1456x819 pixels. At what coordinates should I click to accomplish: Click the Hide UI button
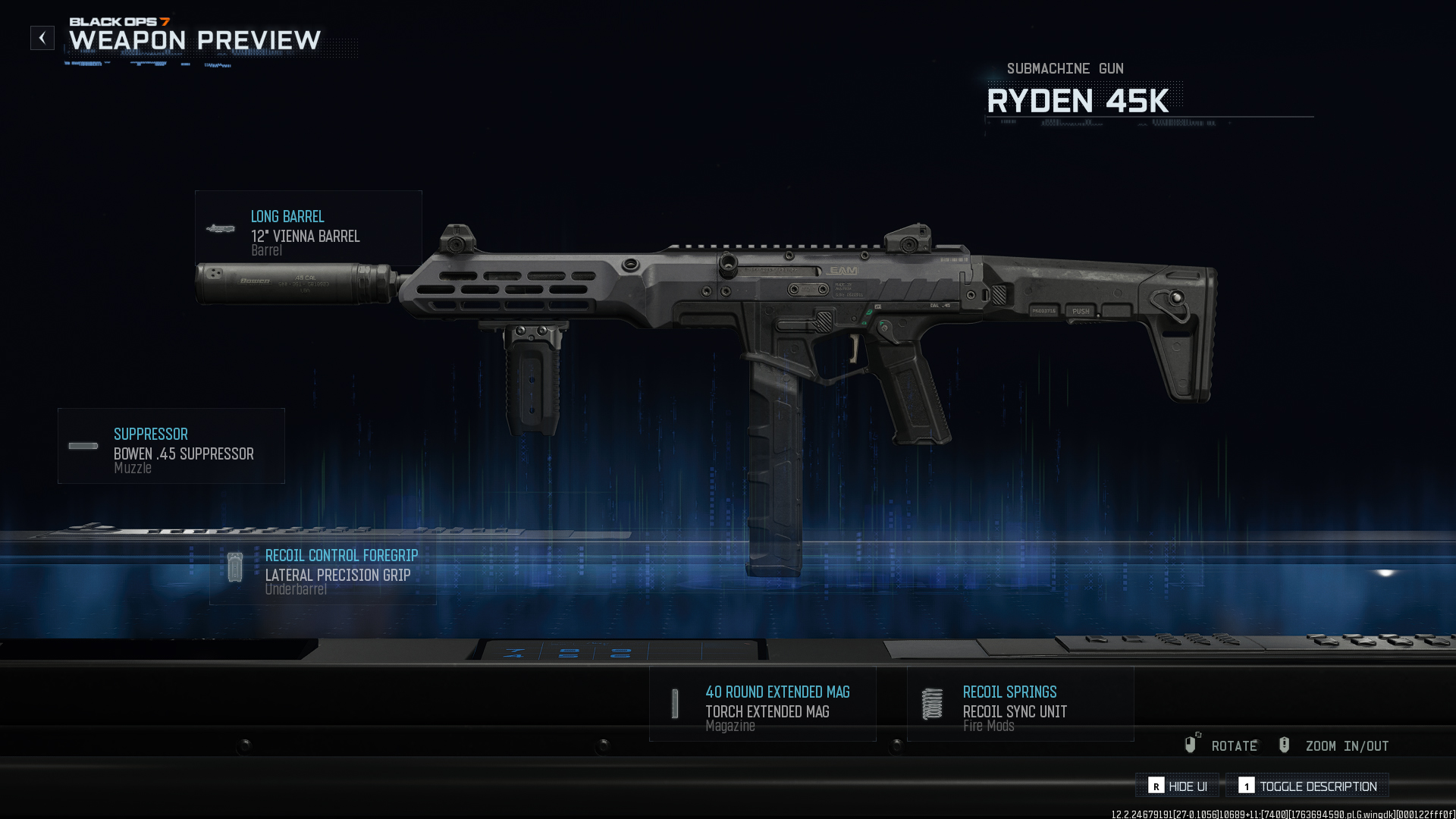click(1178, 786)
